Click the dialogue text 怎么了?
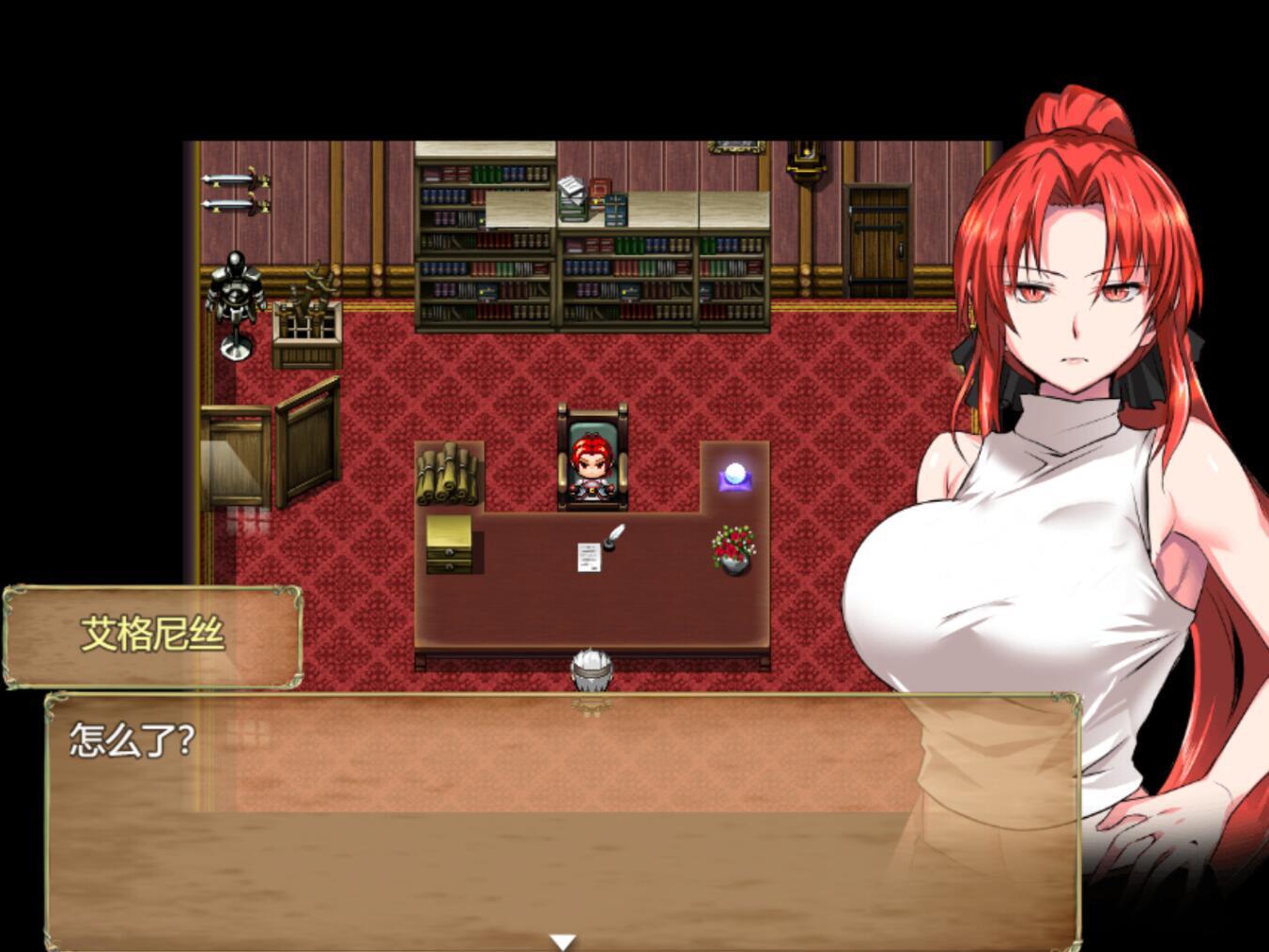Viewport: 1269px width, 952px height. [132, 740]
